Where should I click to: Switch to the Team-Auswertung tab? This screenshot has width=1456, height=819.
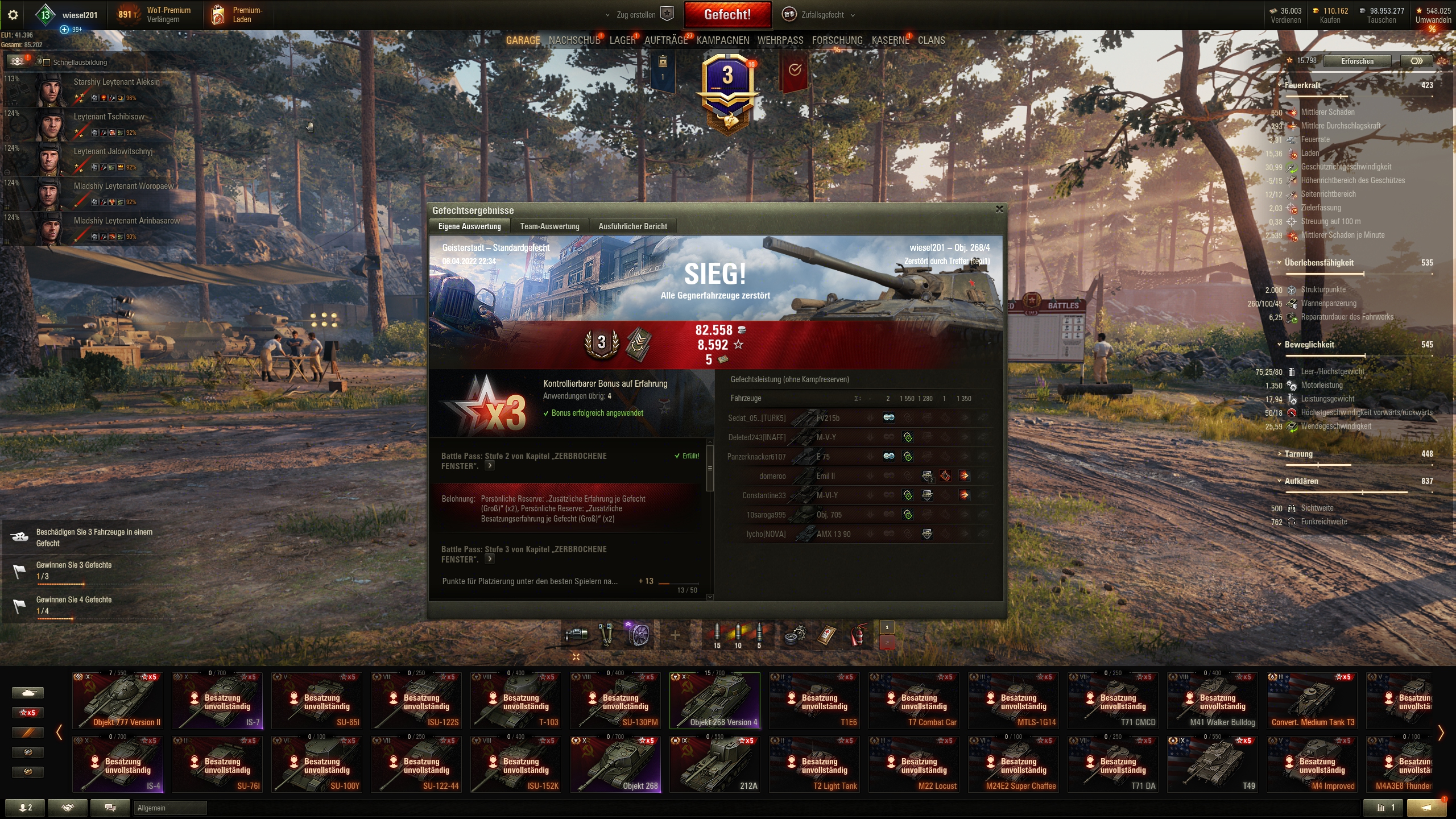click(549, 226)
